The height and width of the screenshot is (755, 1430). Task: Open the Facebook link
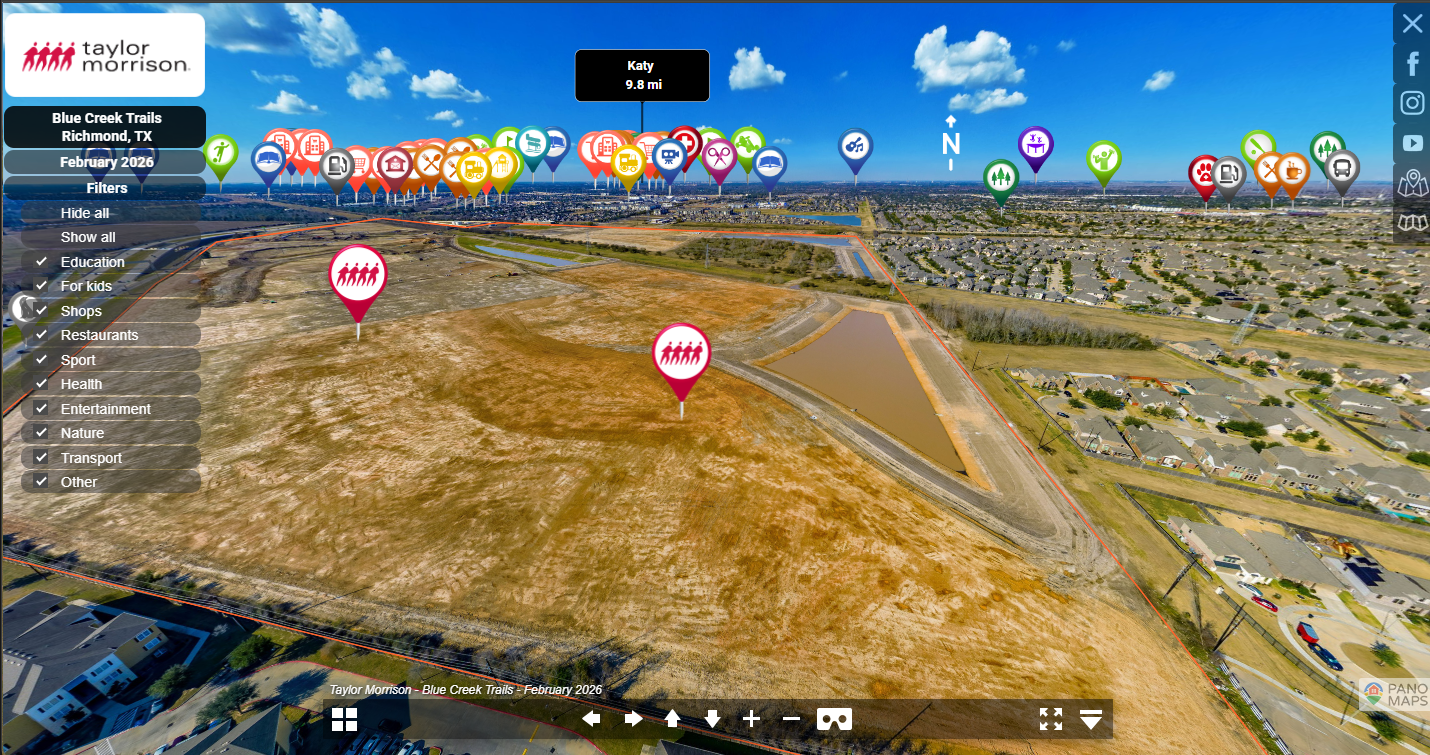(1412, 64)
